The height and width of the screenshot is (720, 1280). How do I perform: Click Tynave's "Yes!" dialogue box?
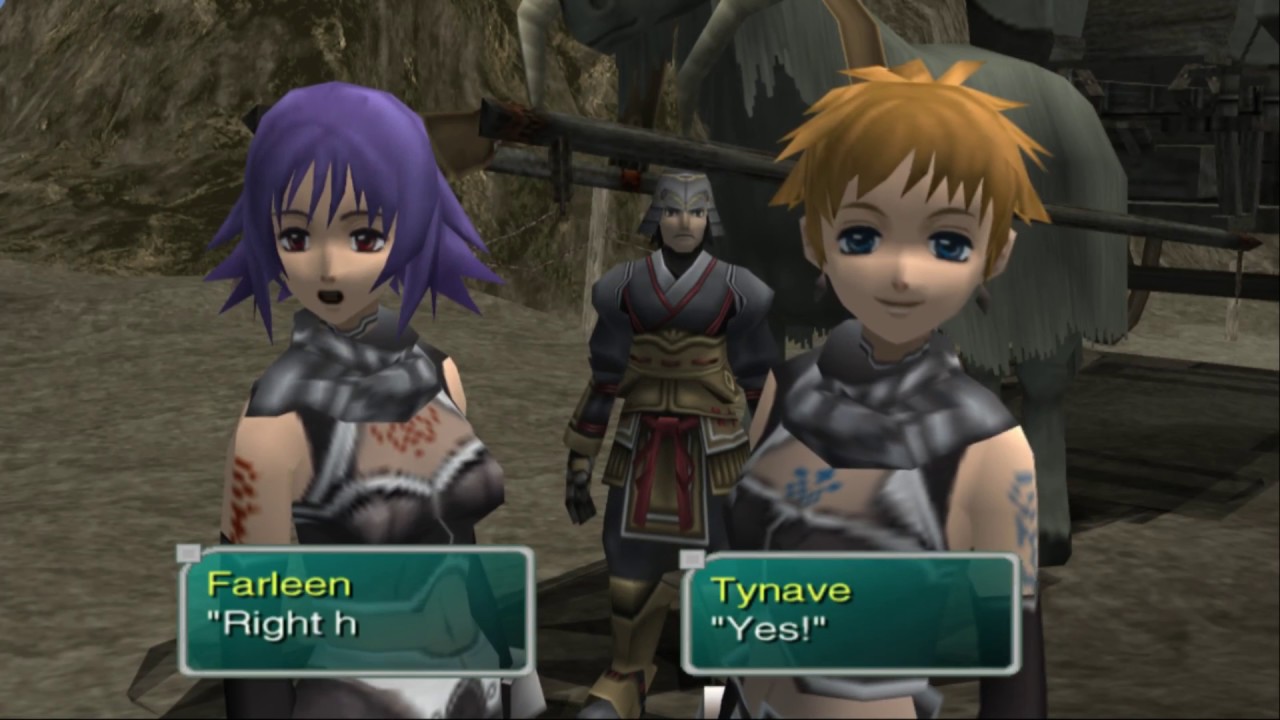[850, 612]
